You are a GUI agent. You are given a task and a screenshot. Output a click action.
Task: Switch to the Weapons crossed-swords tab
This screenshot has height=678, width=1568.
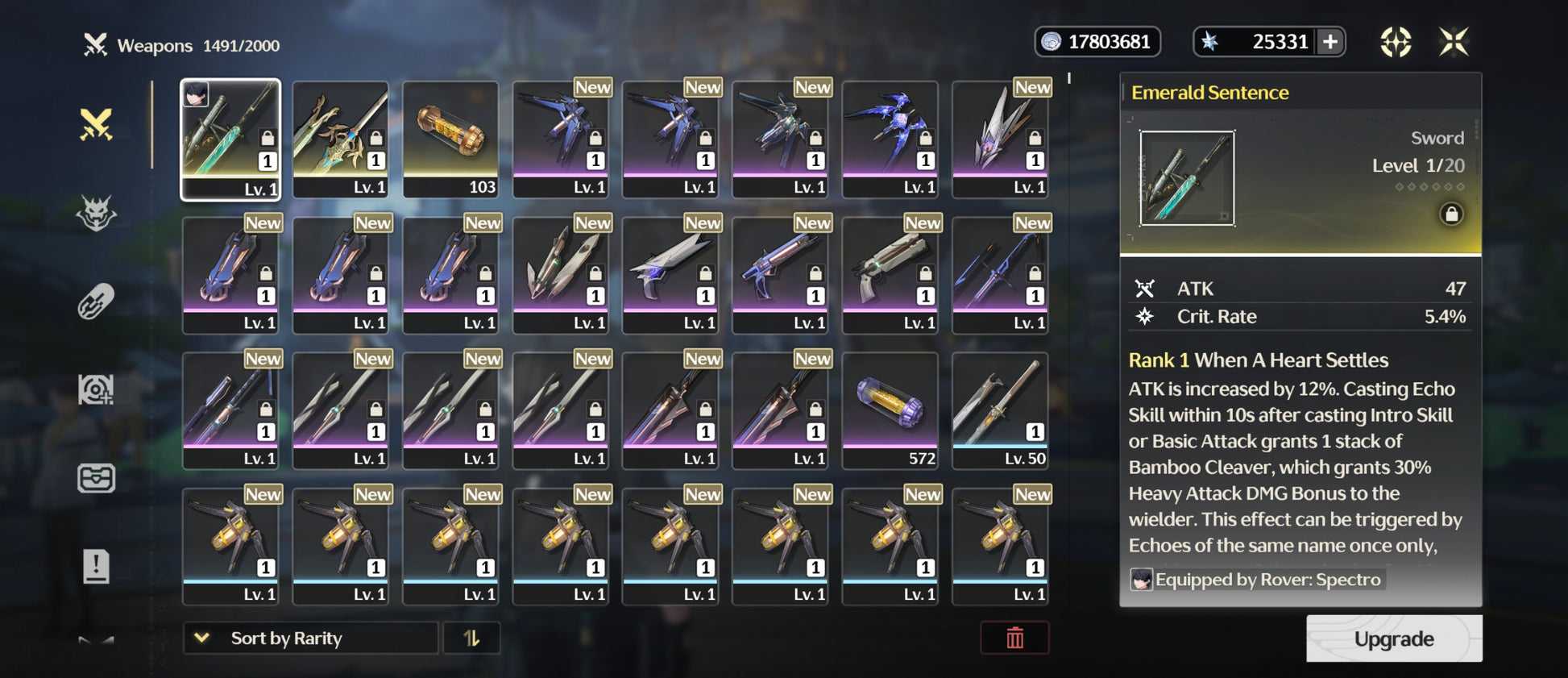(96, 125)
